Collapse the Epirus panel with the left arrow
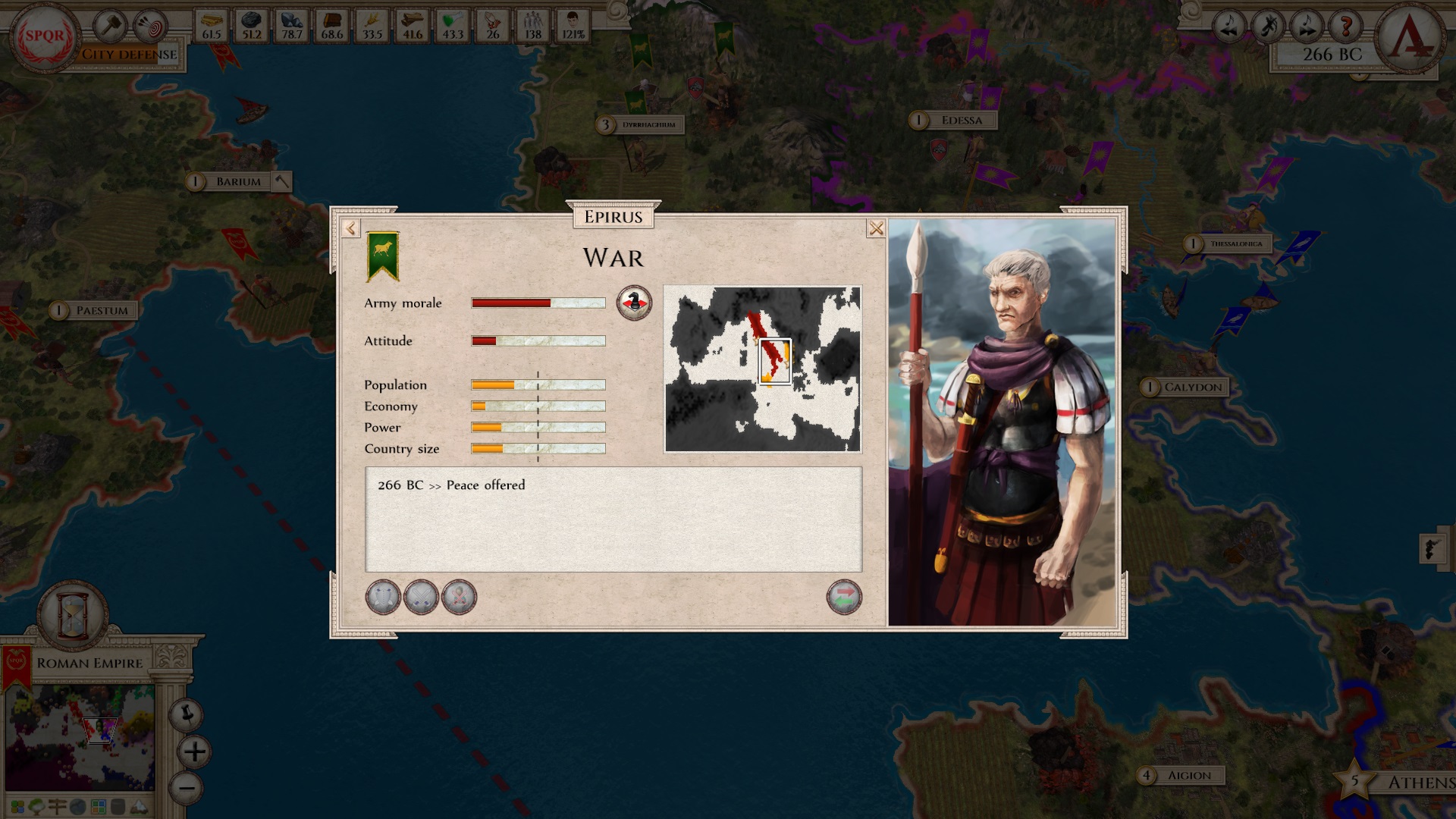Viewport: 1456px width, 819px height. [350, 226]
